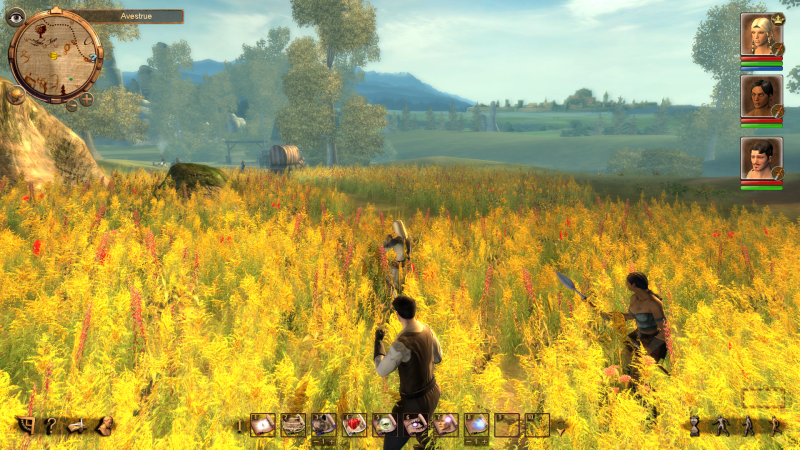Screen dimensions: 800x450
Task: Activate the green eye scroll in hotbar
Action: coord(385,425)
